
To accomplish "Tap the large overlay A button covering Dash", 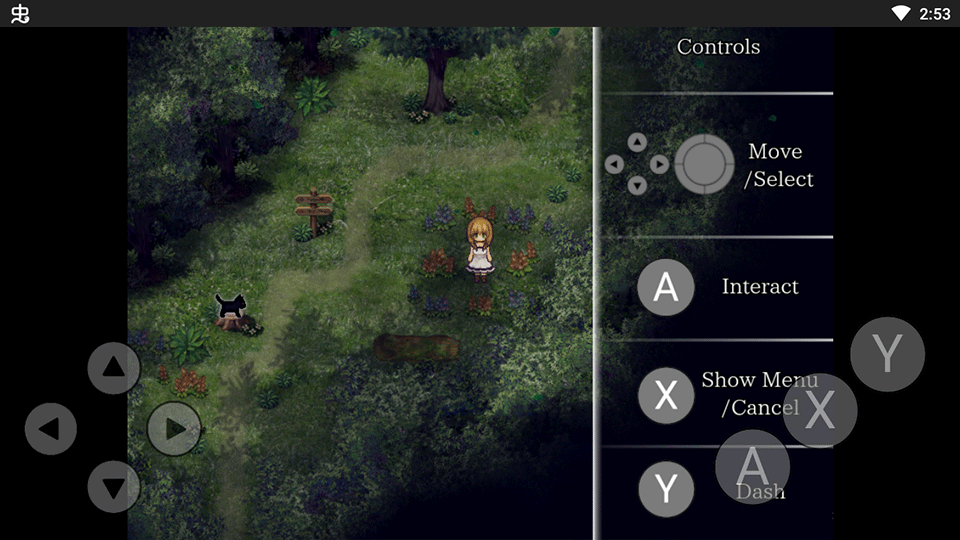I will [x=752, y=466].
